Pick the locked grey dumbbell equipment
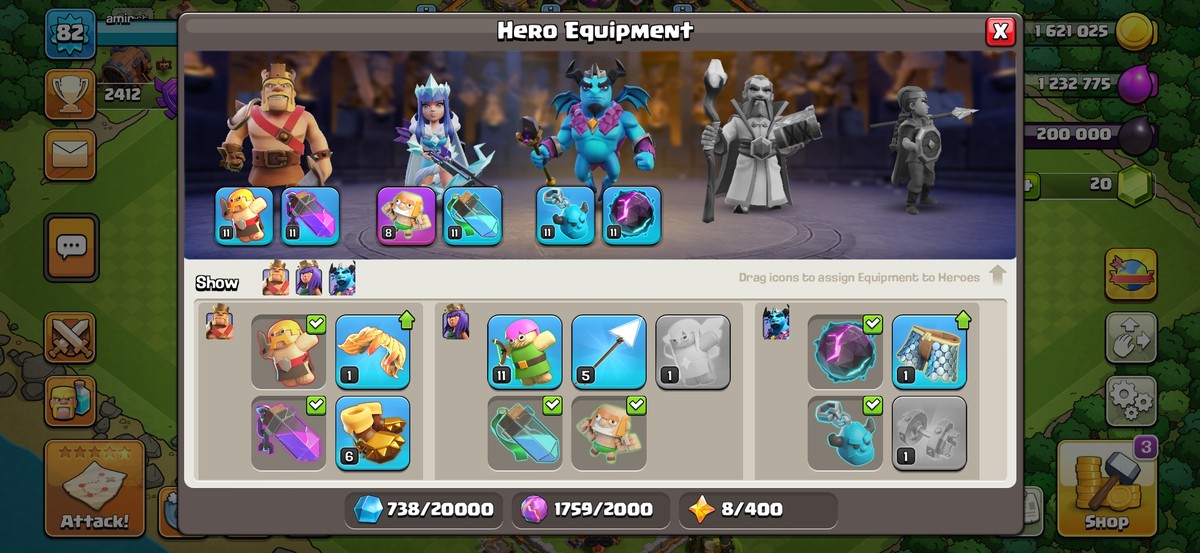Viewport: 1200px width, 553px height. coord(929,433)
